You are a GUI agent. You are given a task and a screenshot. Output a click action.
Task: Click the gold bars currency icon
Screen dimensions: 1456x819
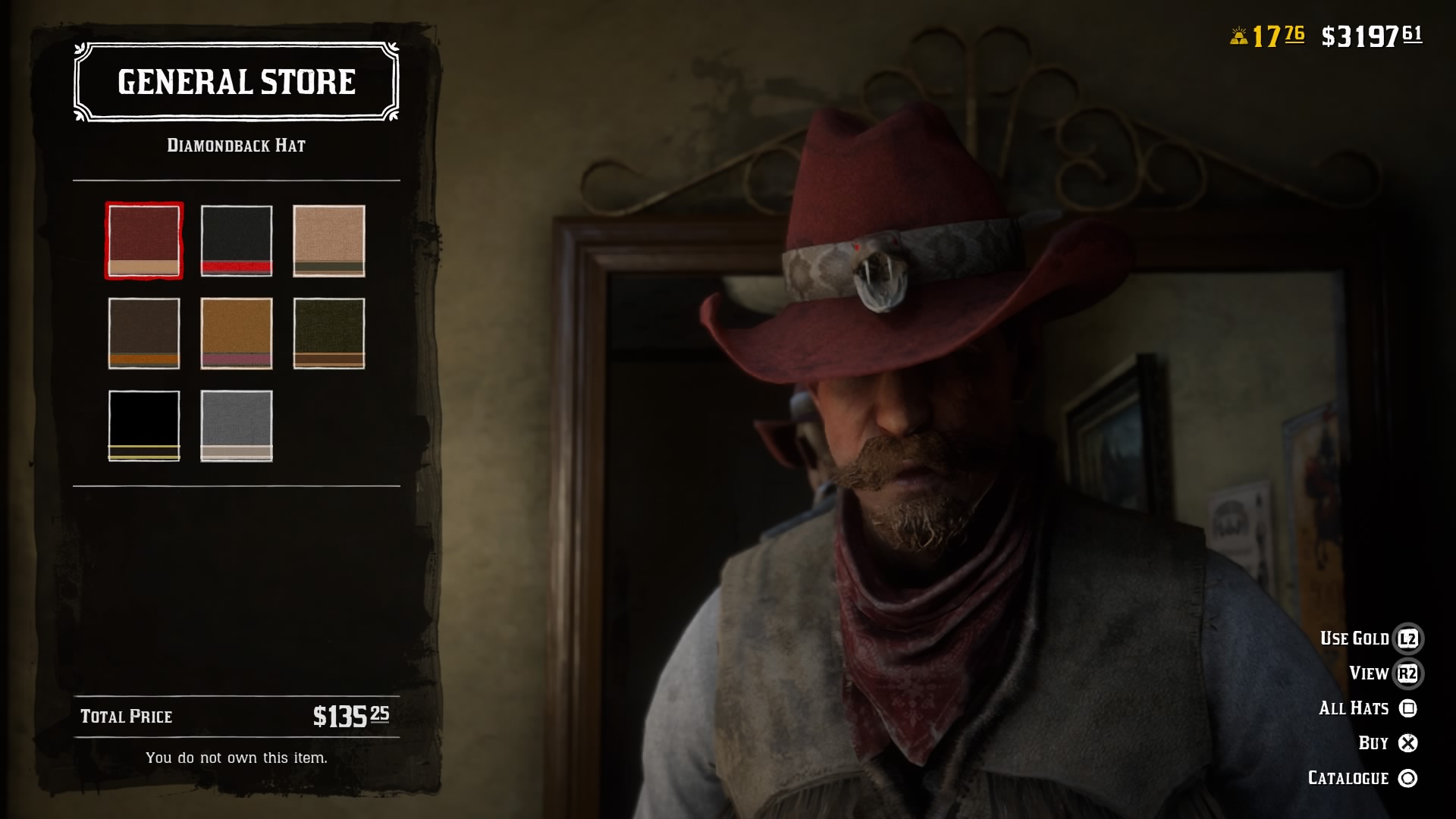pyautogui.click(x=1239, y=33)
